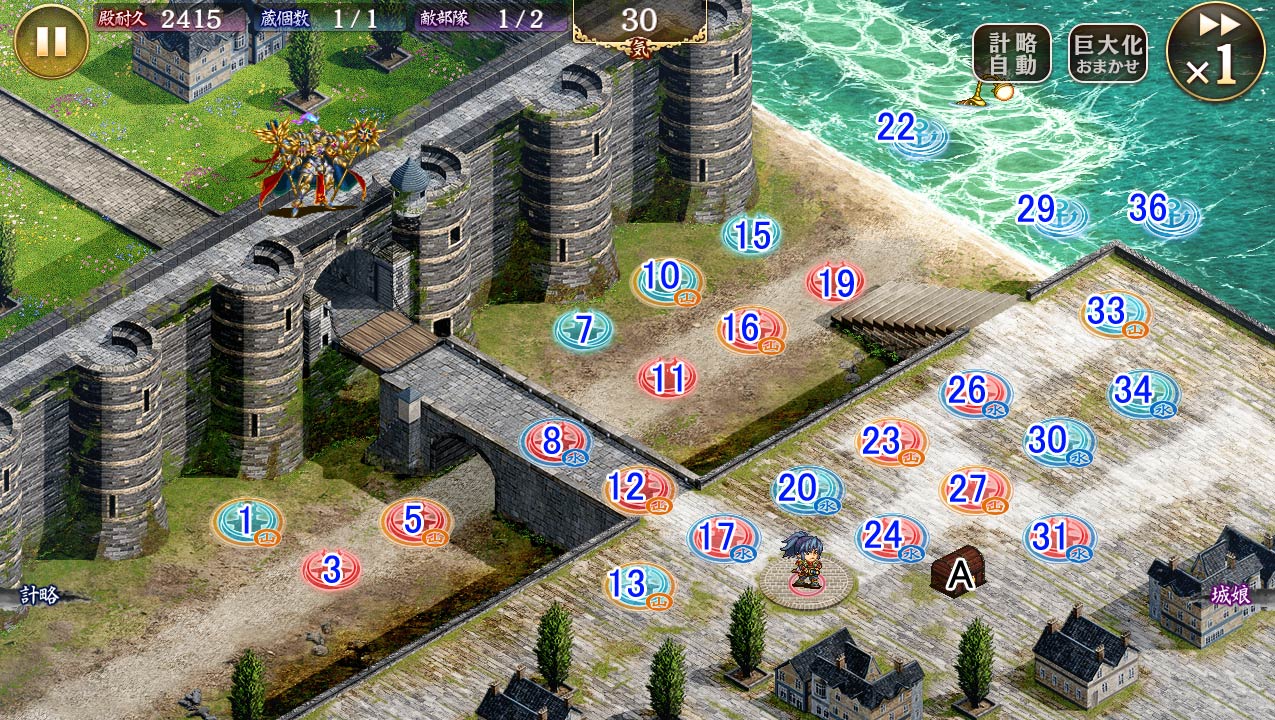1275x720 pixels.
Task: Select deployment tile number 8
Action: point(555,442)
